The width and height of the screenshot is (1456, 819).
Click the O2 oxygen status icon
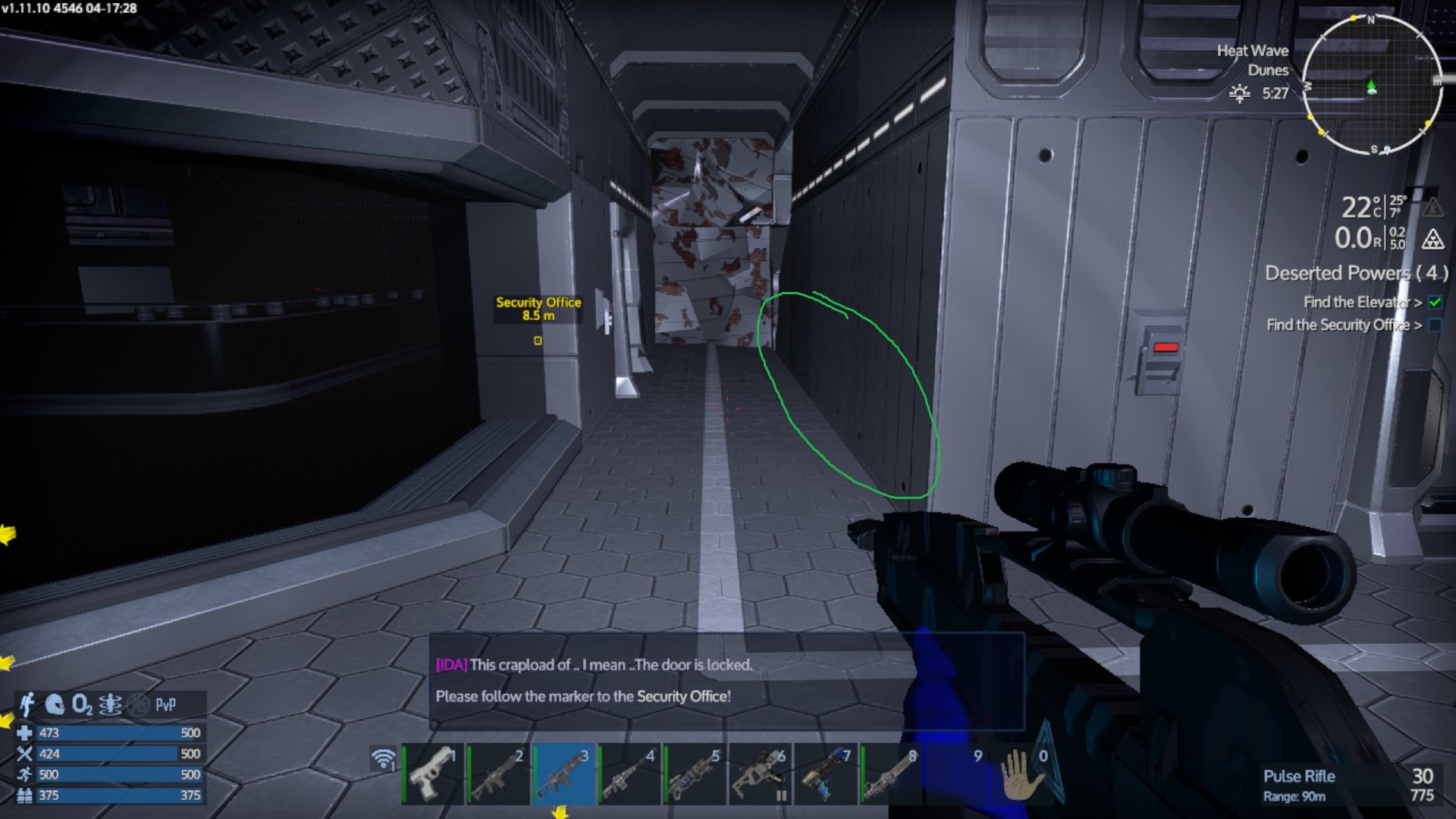82,705
